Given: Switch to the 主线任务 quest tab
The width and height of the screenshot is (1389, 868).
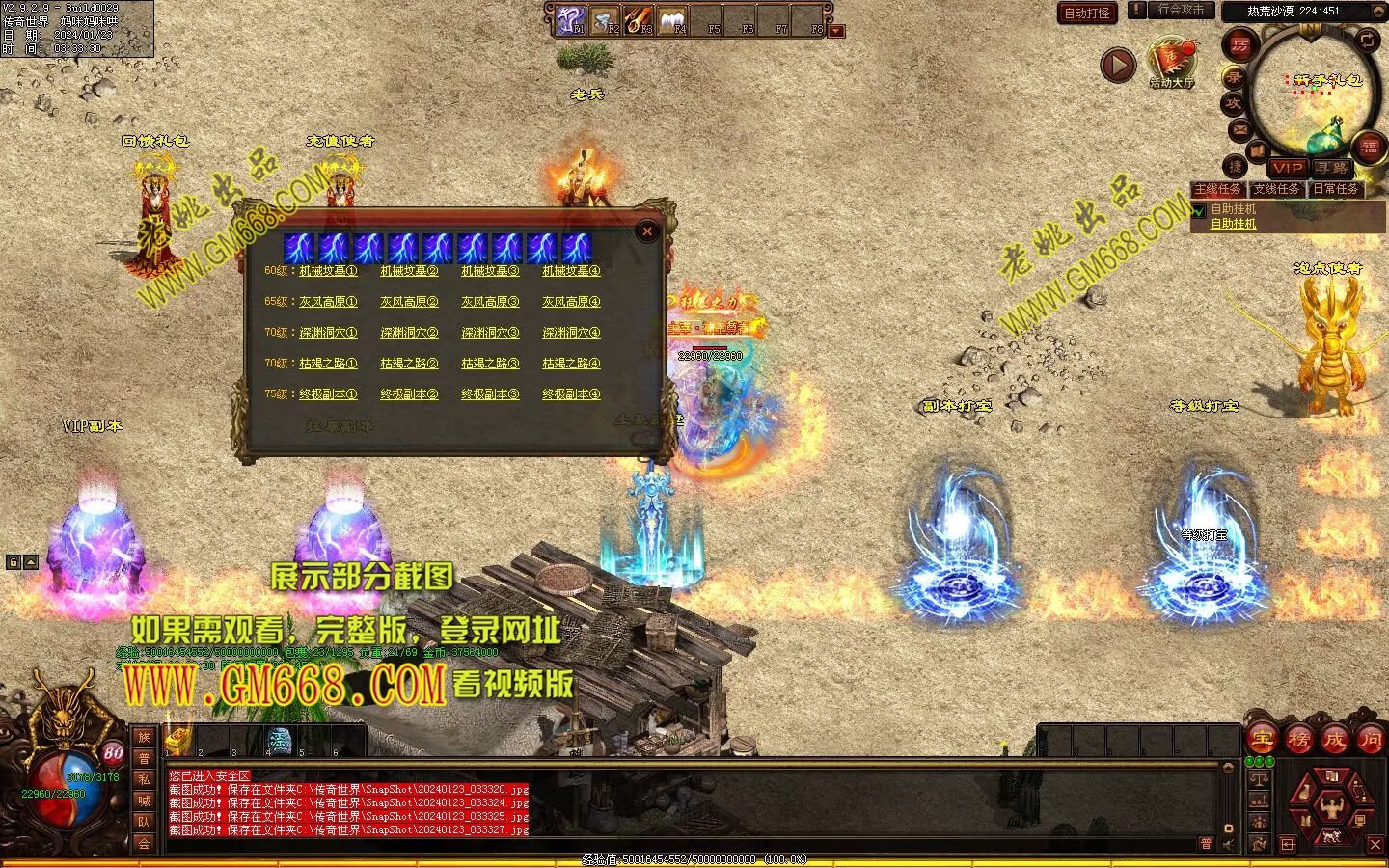Looking at the screenshot, I should point(1218,189).
